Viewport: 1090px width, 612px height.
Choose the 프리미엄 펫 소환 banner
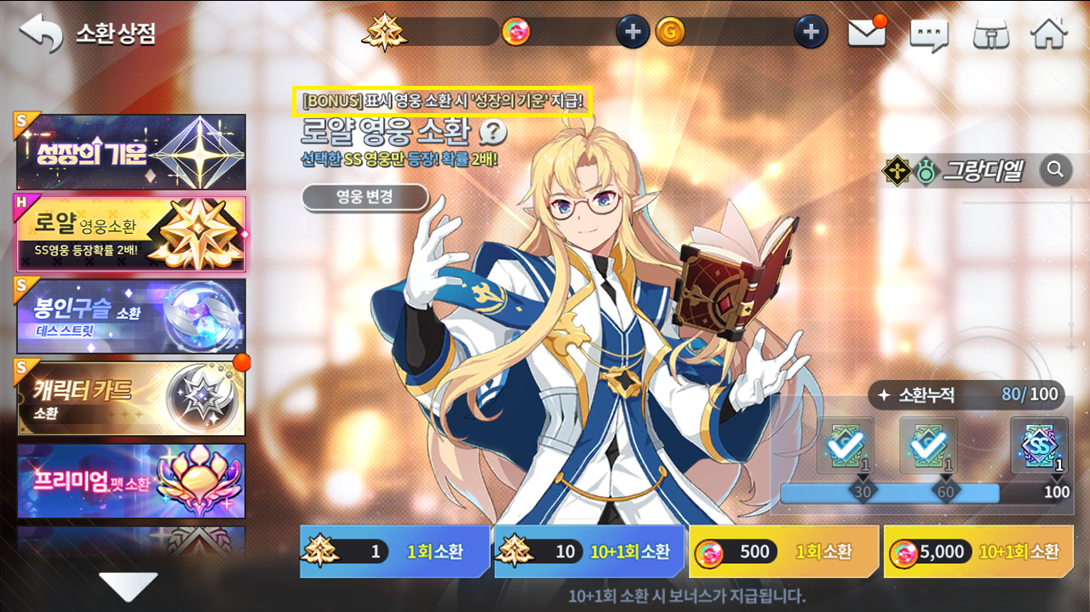click(x=131, y=481)
